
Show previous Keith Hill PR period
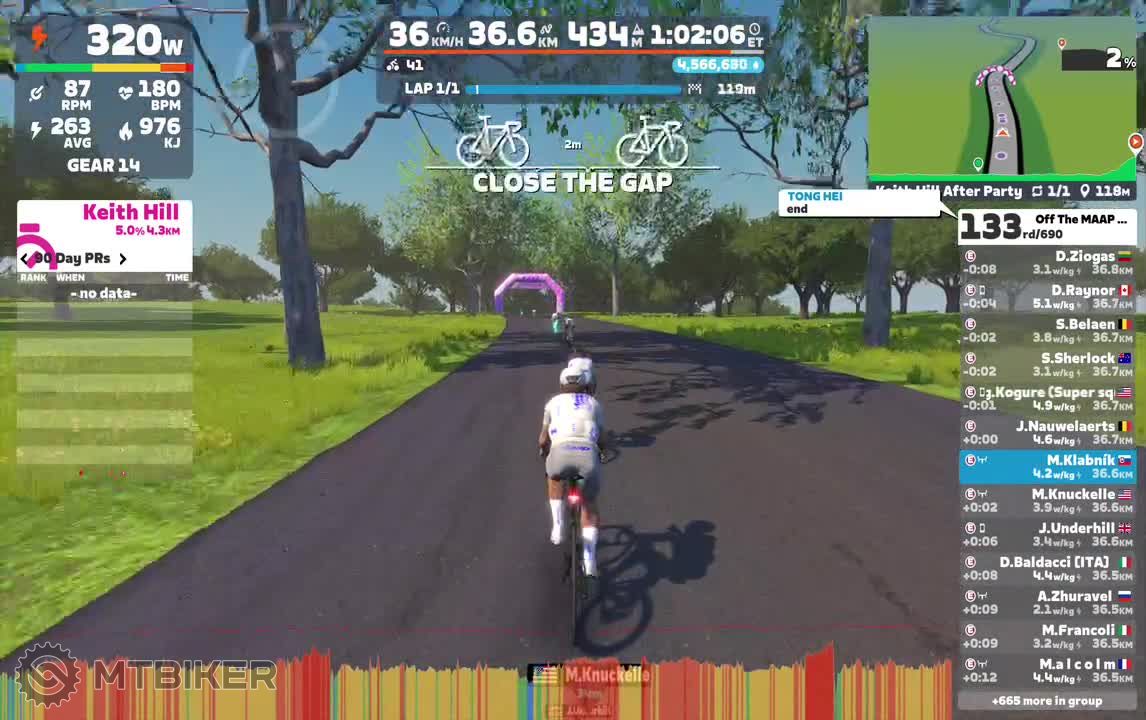[25, 259]
